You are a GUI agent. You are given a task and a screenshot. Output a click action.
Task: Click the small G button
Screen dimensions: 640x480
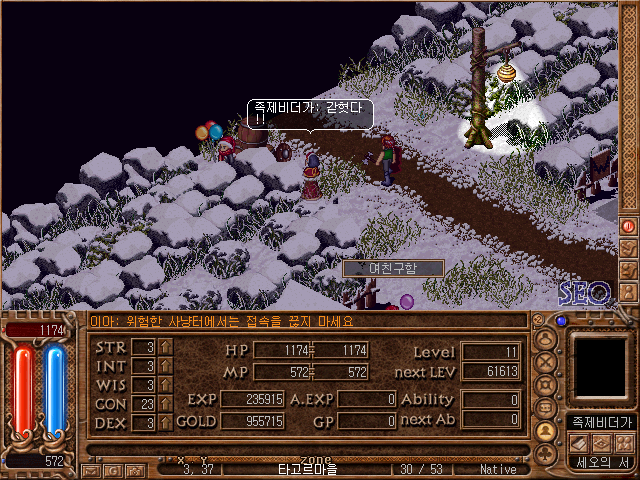113,468
